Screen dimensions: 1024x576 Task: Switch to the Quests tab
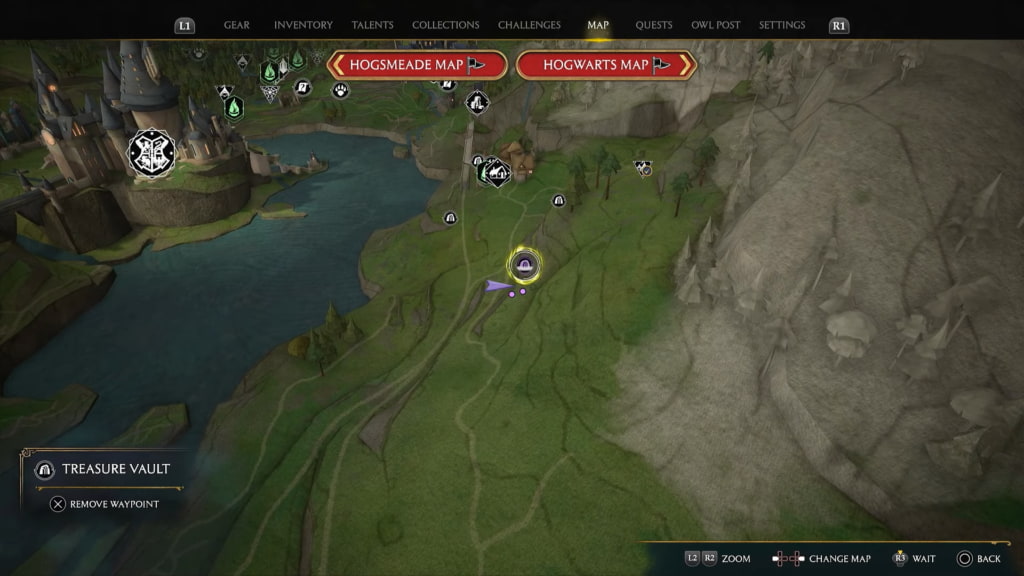tap(654, 25)
